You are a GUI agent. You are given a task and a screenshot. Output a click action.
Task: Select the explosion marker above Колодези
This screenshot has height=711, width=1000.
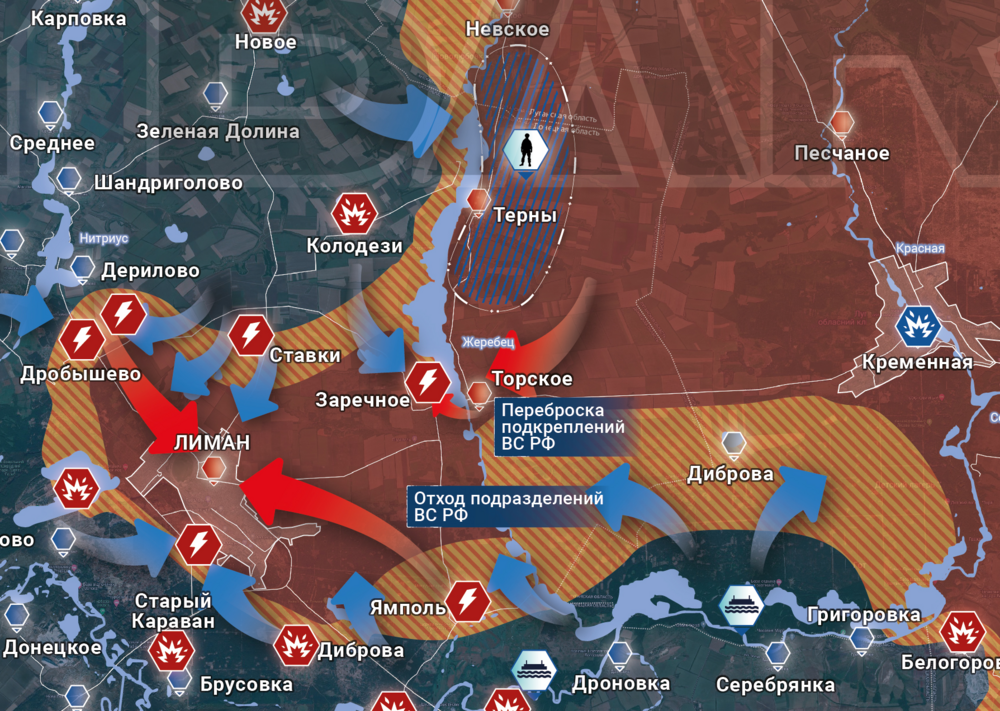pyautogui.click(x=353, y=212)
